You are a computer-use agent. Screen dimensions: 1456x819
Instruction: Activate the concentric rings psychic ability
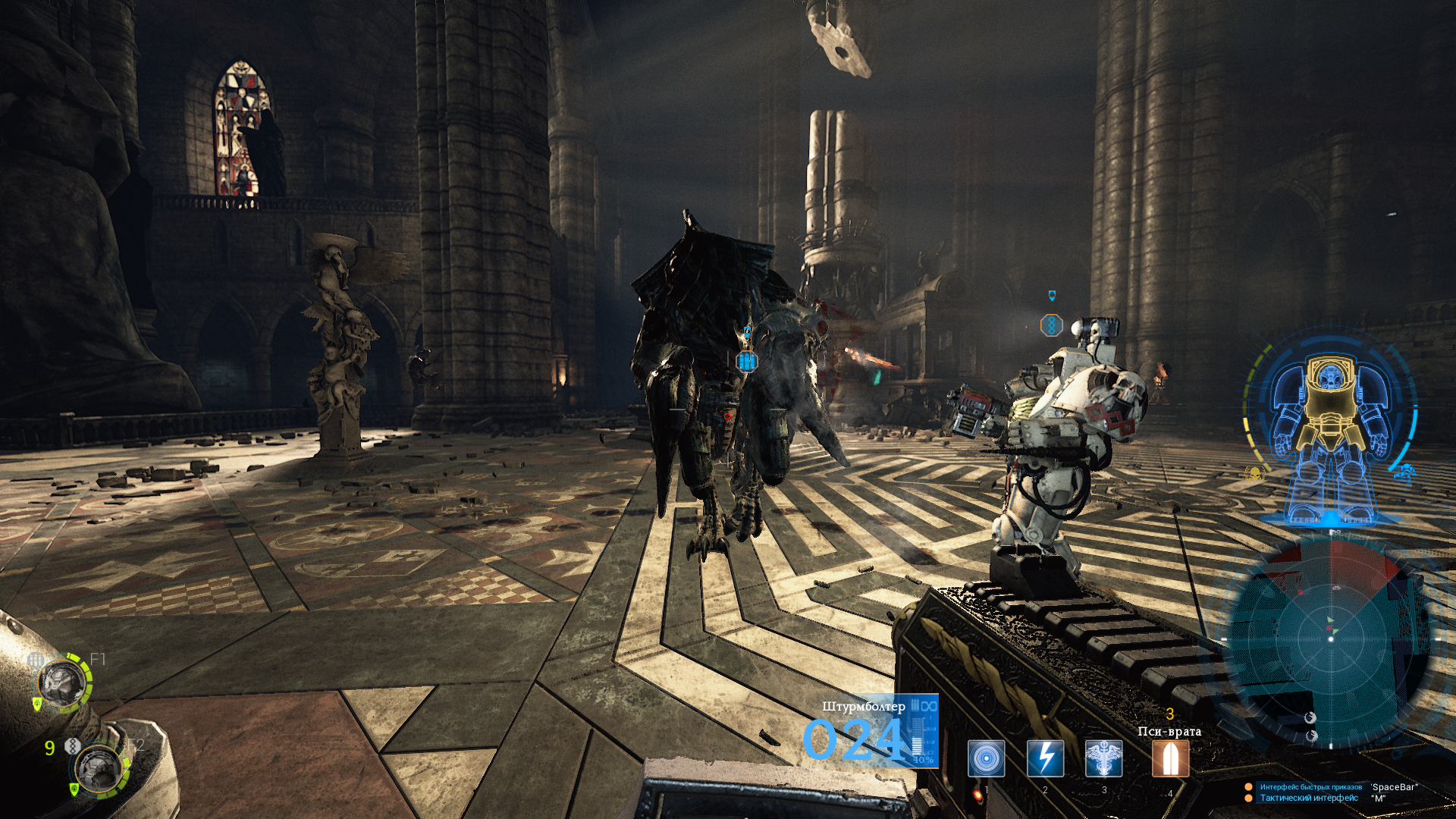coord(986,758)
